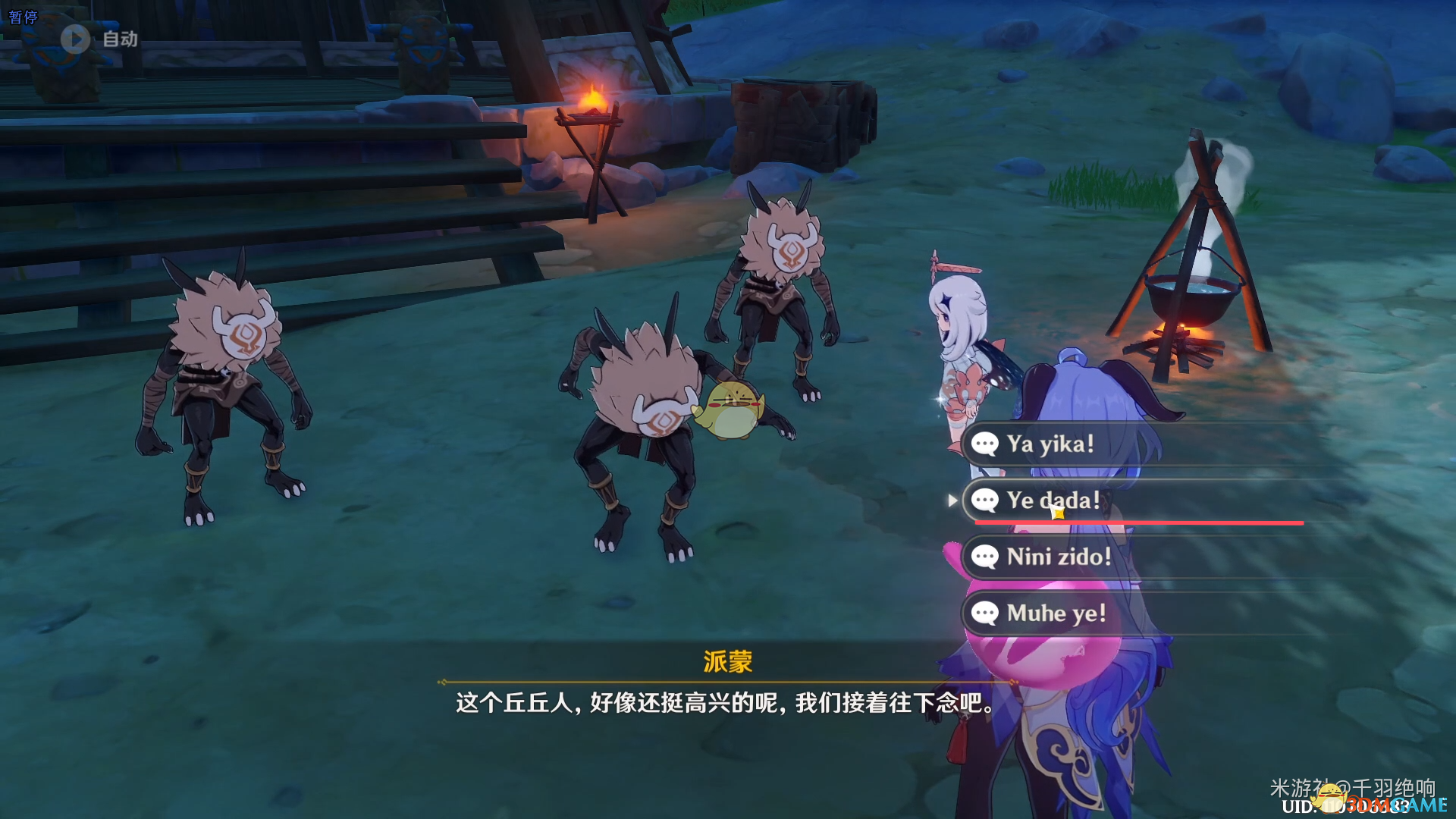Open the "Nini zido!" dialogue branch
This screenshot has width=1456, height=819.
(x=1059, y=557)
